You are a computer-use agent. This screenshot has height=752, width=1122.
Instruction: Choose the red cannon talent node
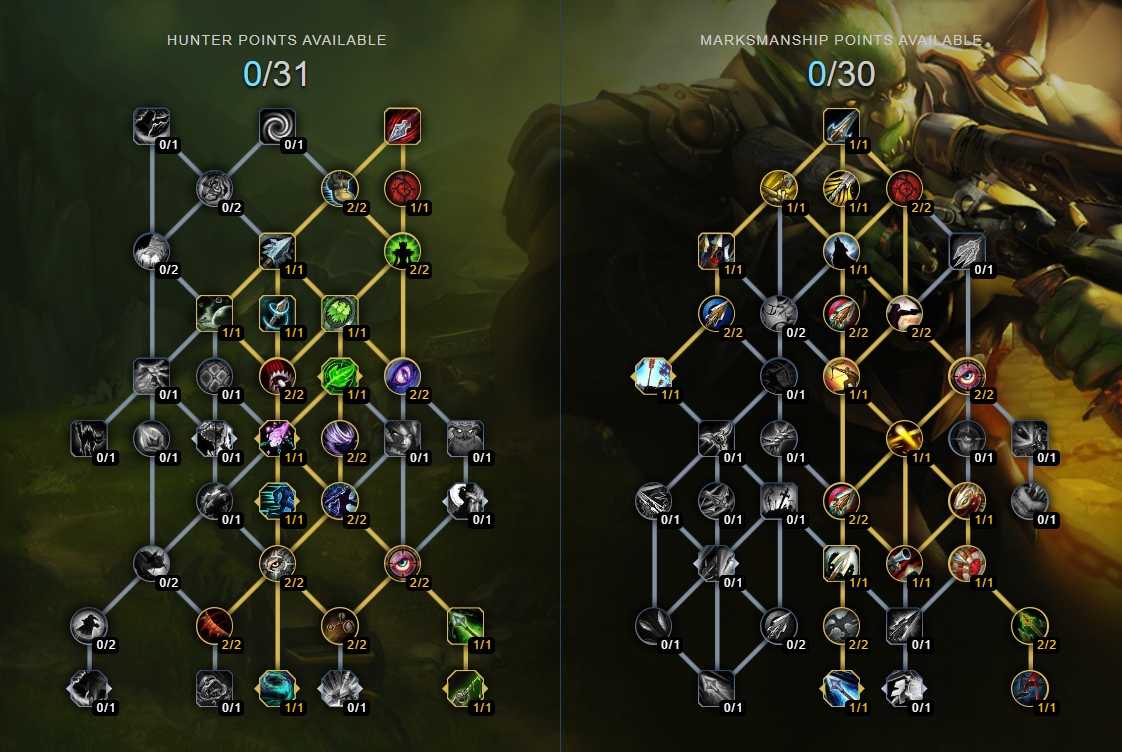pos(905,563)
